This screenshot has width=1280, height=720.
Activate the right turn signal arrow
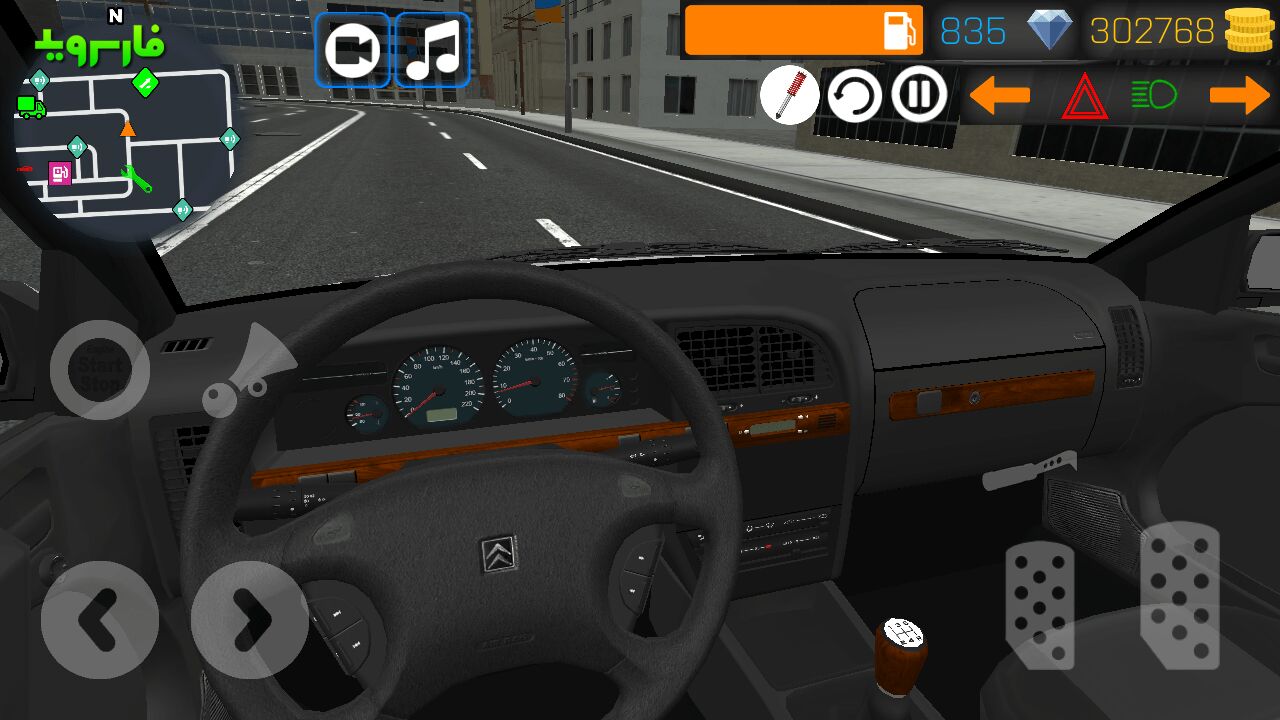point(1239,96)
